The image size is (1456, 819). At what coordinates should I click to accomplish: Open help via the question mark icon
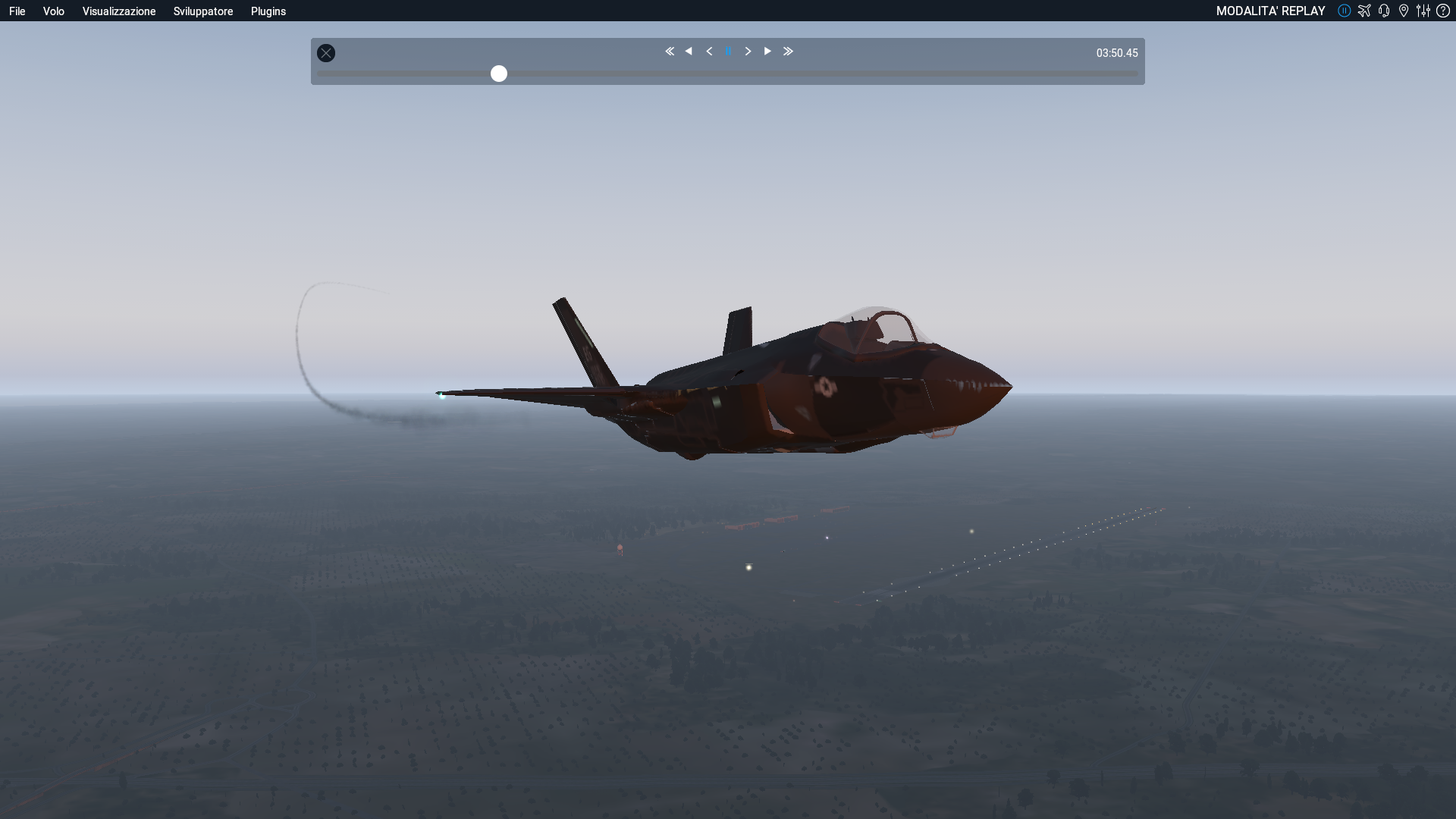1443,11
